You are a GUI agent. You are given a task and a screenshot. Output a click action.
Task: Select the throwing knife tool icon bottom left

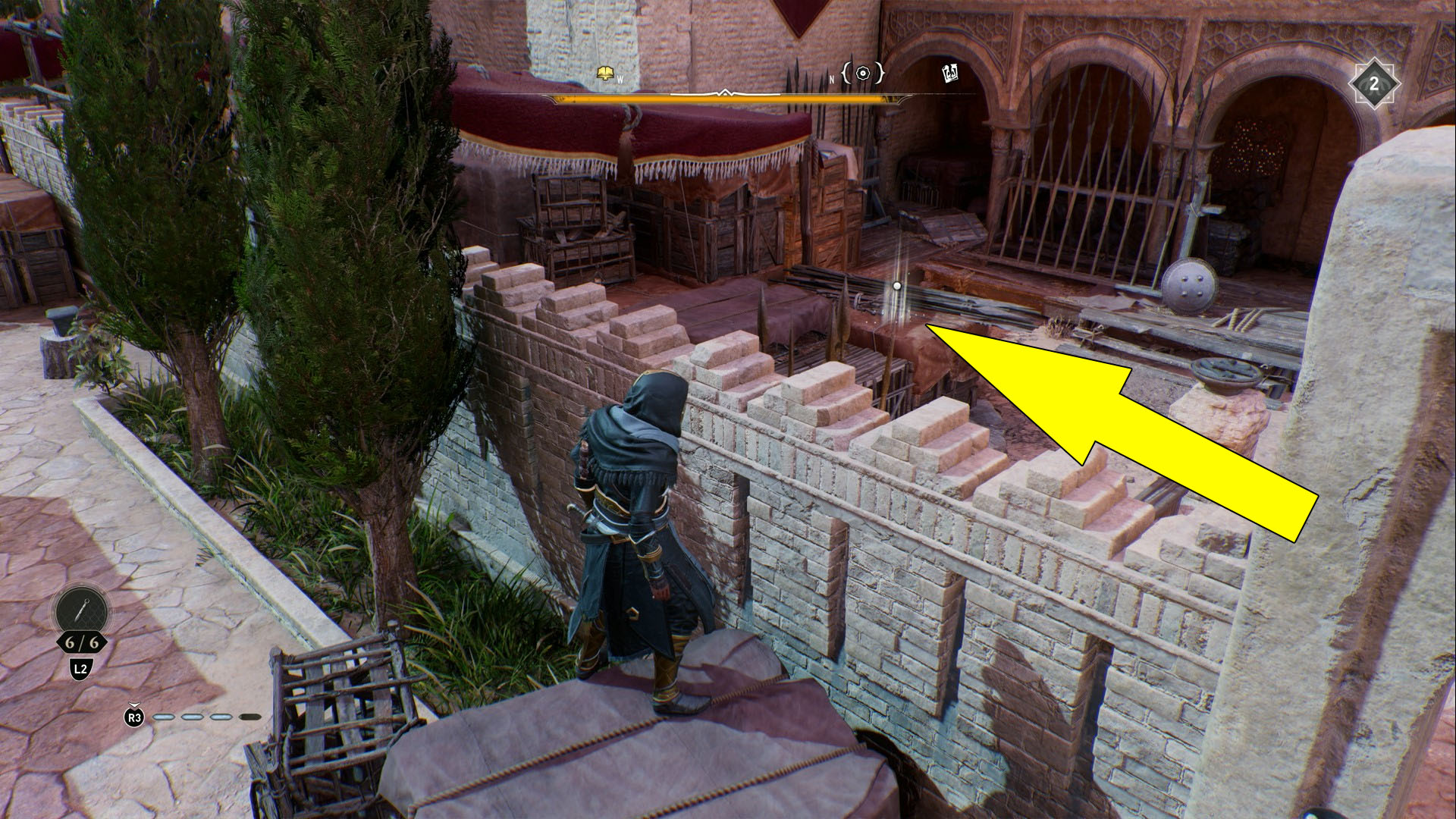81,610
